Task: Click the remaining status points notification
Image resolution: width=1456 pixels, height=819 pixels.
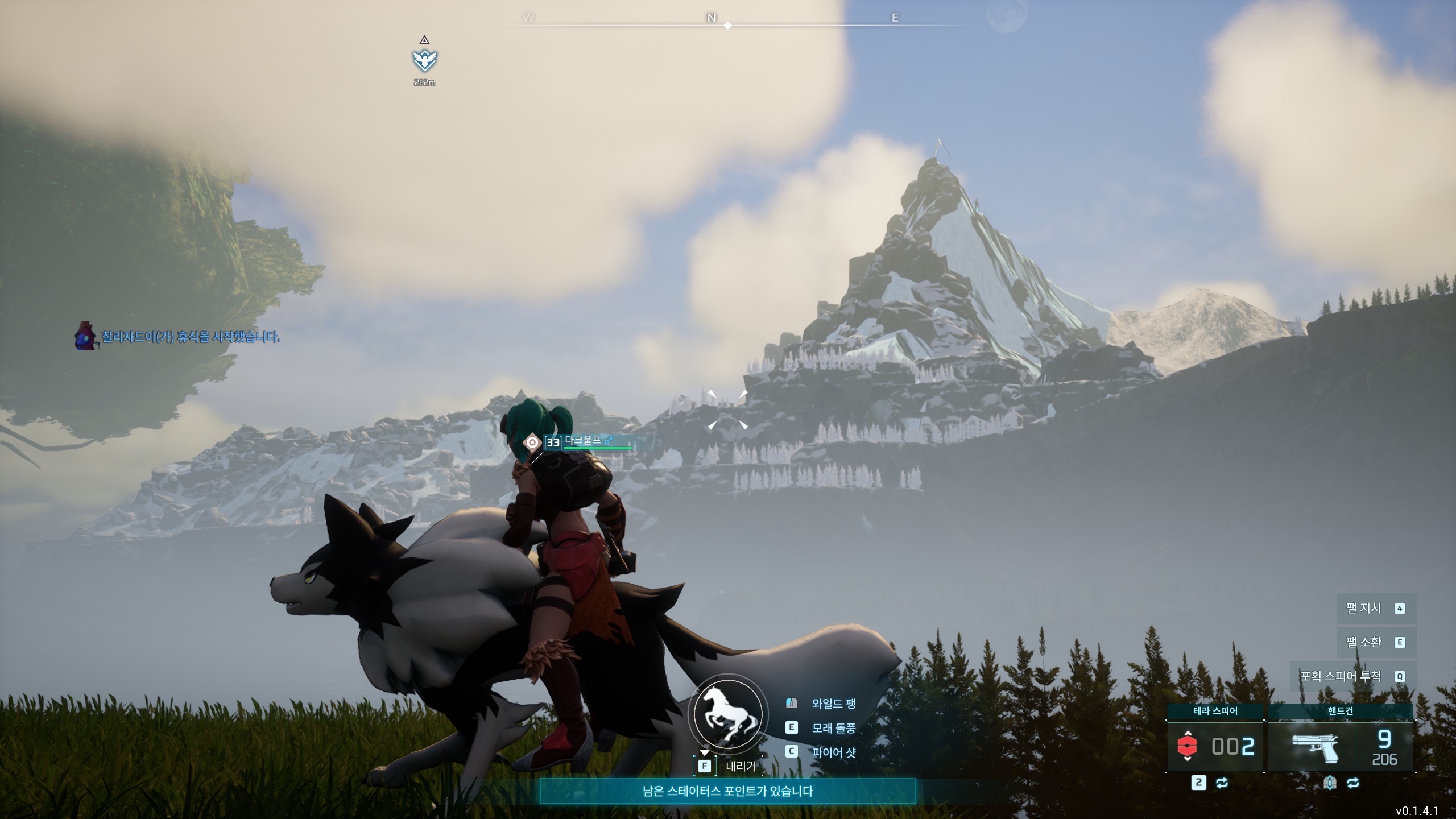Action: point(727,791)
